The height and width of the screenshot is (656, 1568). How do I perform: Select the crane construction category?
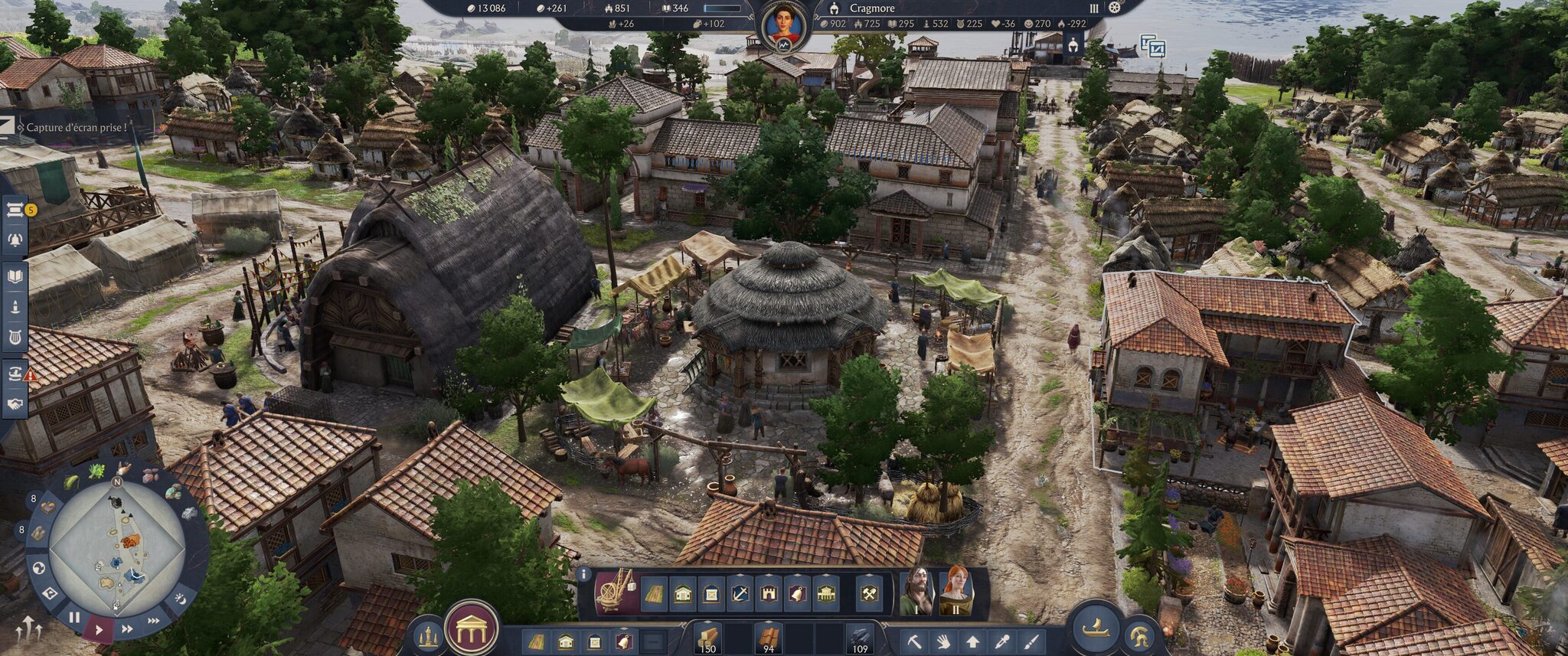click(616, 592)
